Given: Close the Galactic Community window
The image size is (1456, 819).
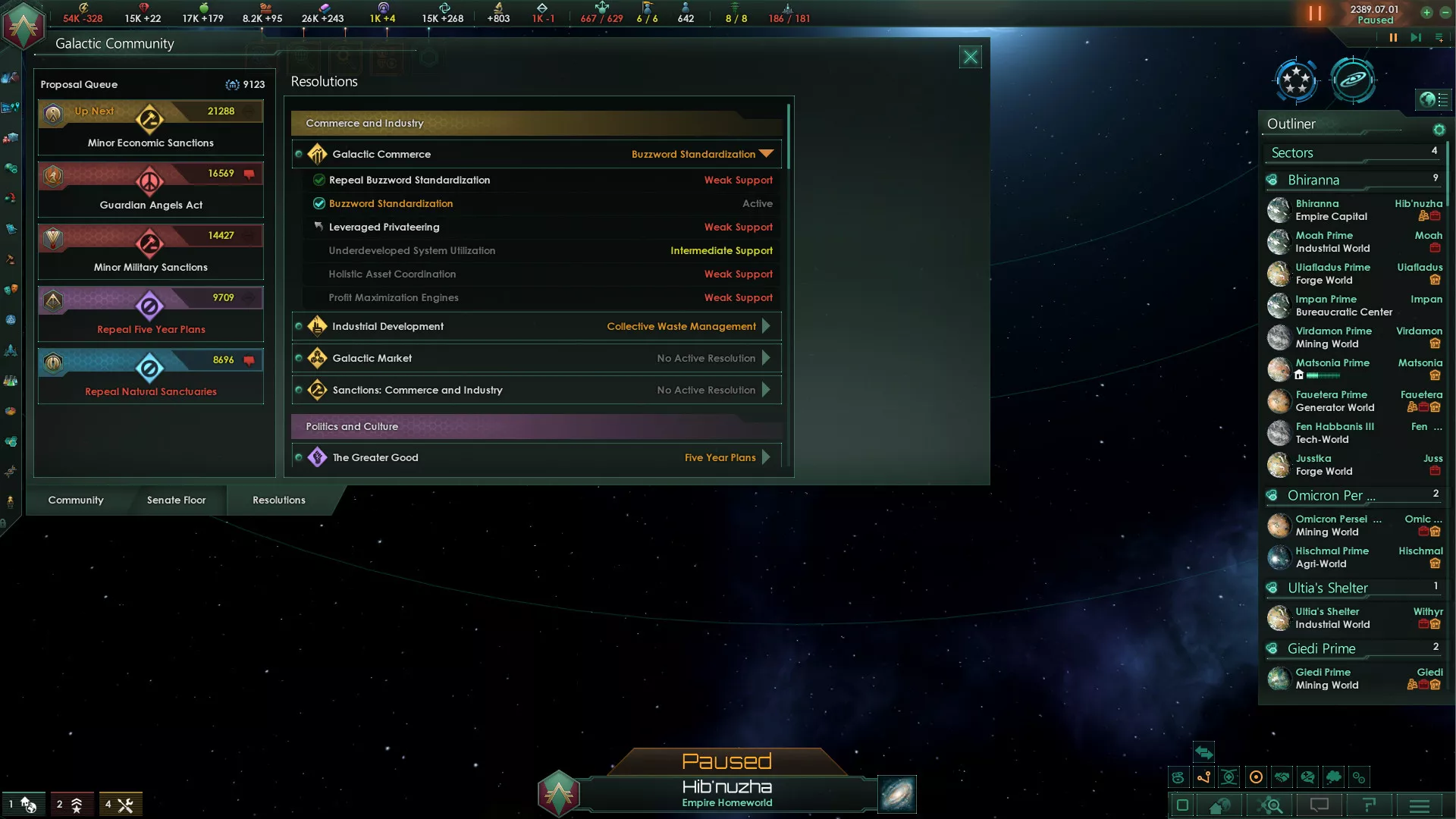Looking at the screenshot, I should coord(970,57).
